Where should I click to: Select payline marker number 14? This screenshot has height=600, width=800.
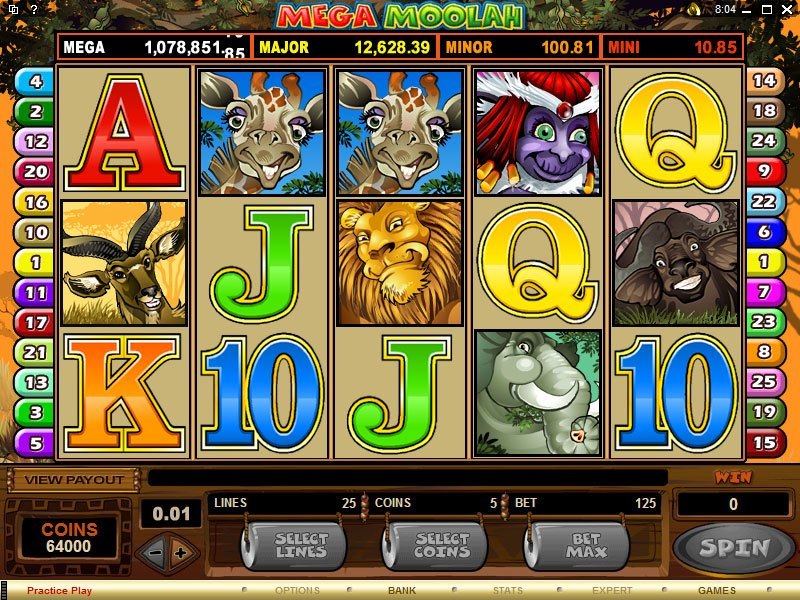pos(764,81)
